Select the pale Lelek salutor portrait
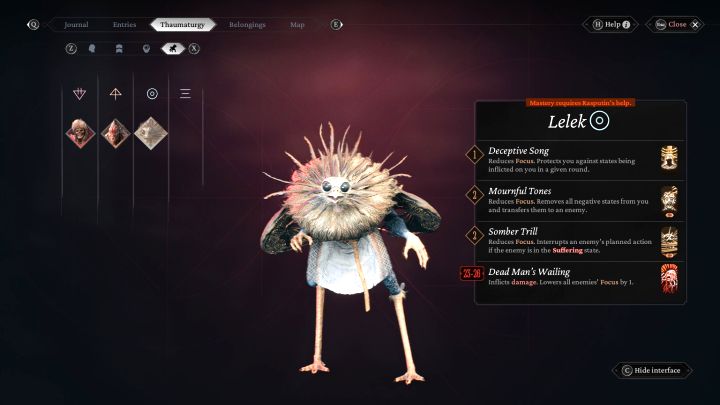The height and width of the screenshot is (405, 720). [x=152, y=131]
